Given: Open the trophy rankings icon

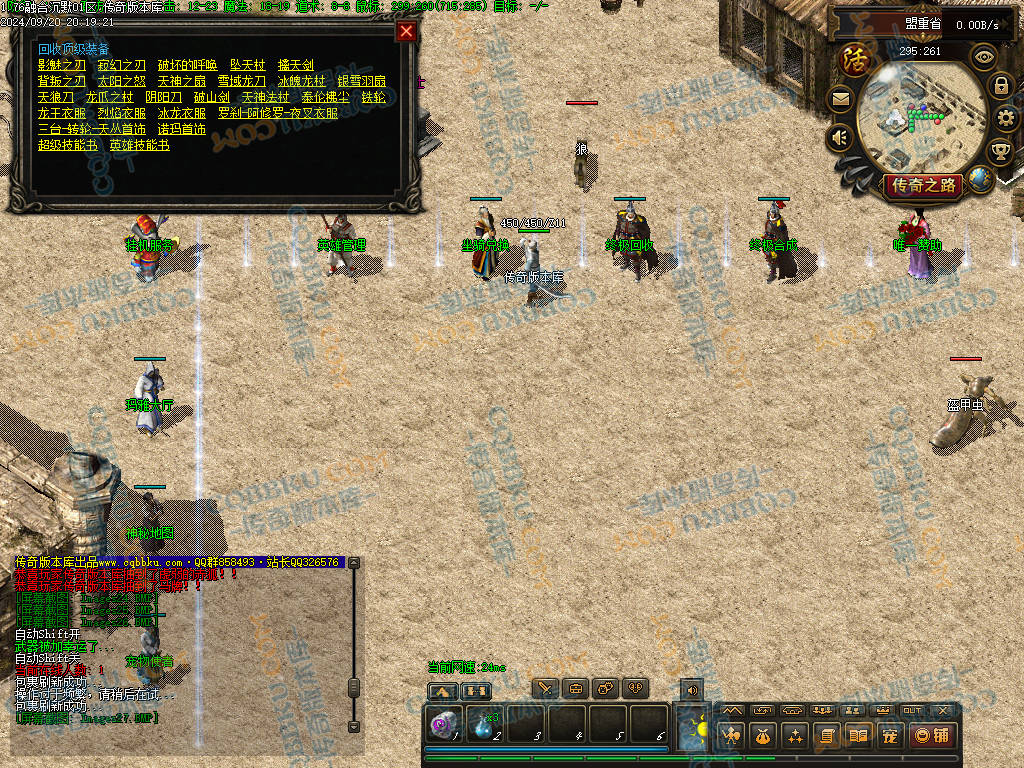Looking at the screenshot, I should click(x=999, y=151).
